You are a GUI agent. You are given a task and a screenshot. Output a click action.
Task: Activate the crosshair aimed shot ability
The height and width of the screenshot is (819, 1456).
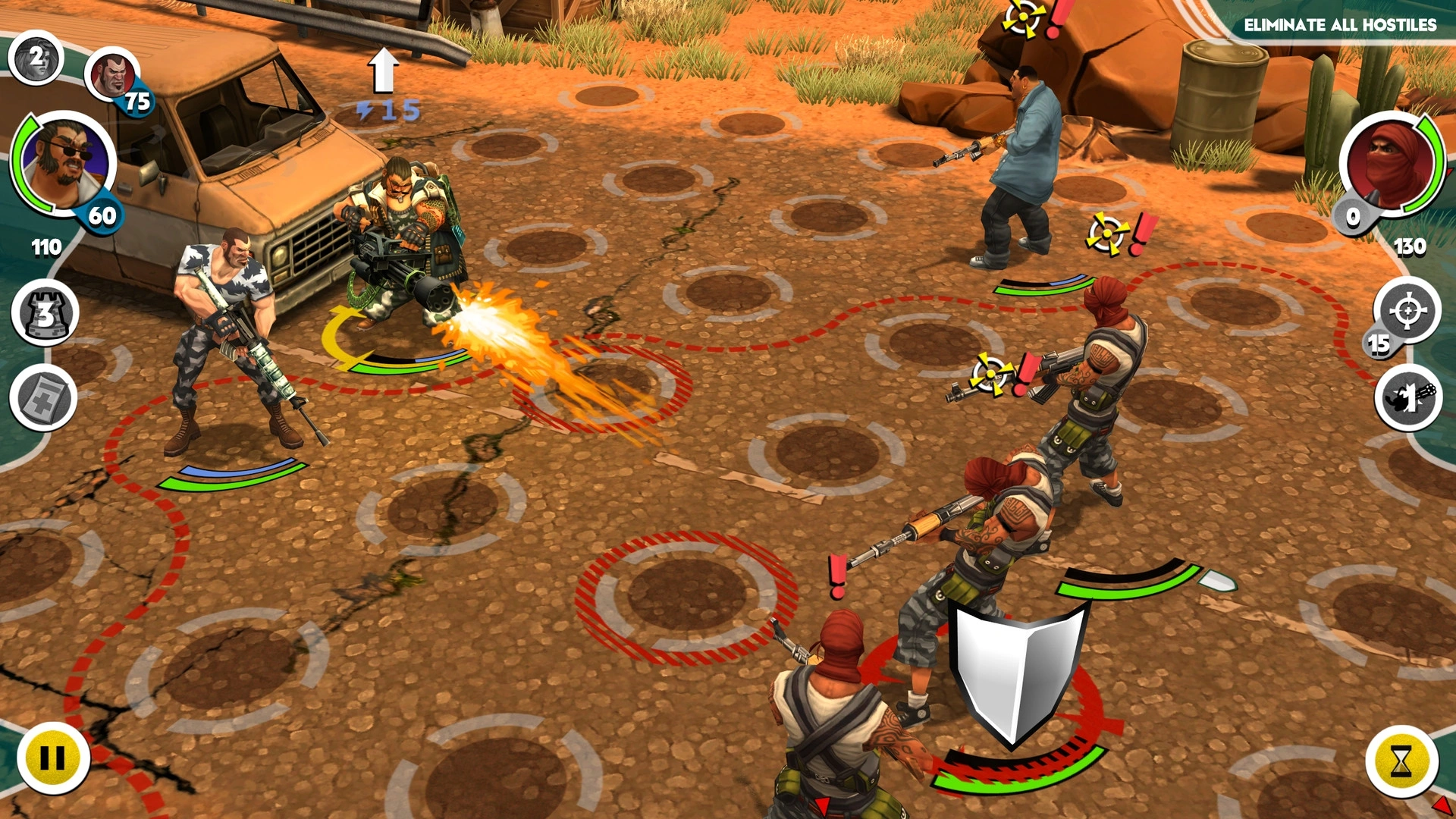point(1407,311)
